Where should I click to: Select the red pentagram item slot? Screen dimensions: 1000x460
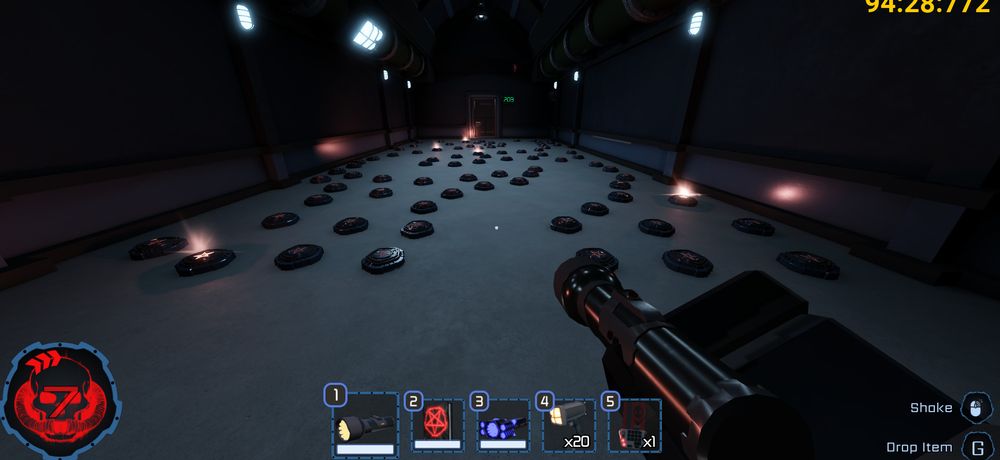click(x=436, y=427)
